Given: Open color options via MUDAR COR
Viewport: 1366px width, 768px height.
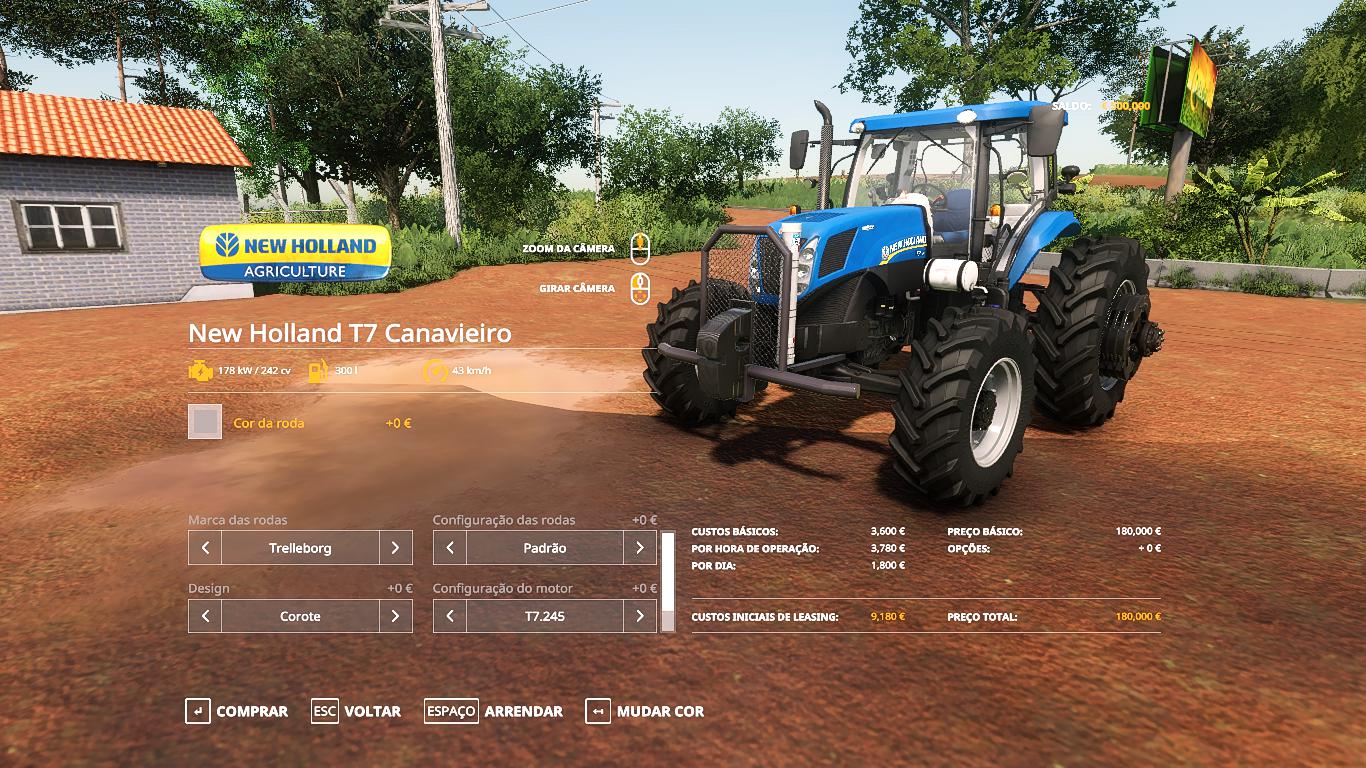Looking at the screenshot, I should click(659, 711).
